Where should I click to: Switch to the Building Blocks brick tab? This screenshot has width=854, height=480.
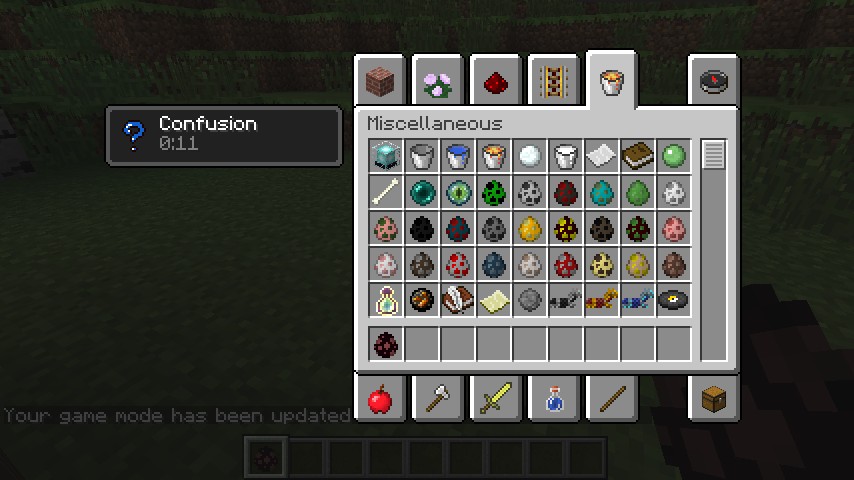click(380, 81)
